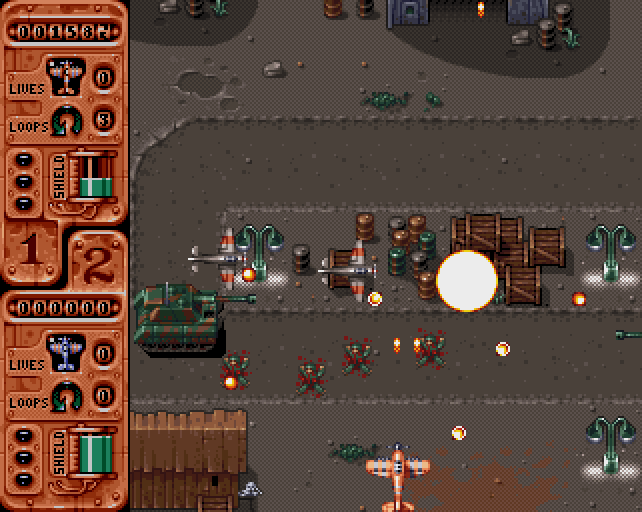Click player one's red plane lives icon
Viewport: 642px width, 512px height.
click(66, 76)
